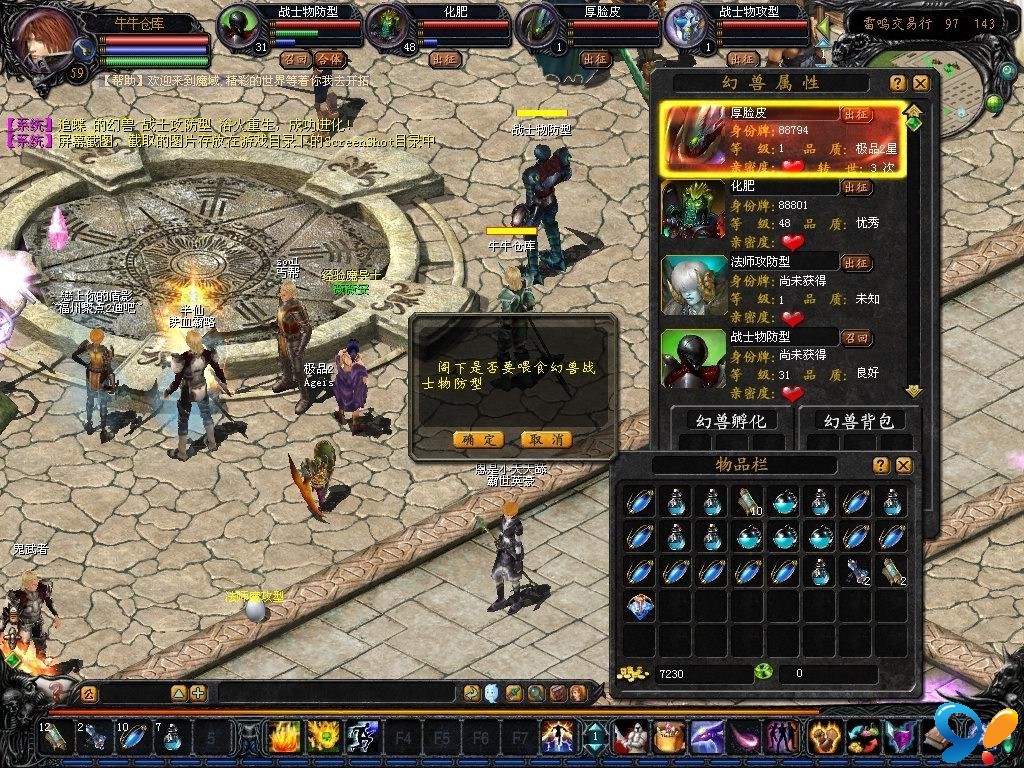Select the blue diamond gem in inventory
Image resolution: width=1024 pixels, height=768 pixels.
click(640, 607)
